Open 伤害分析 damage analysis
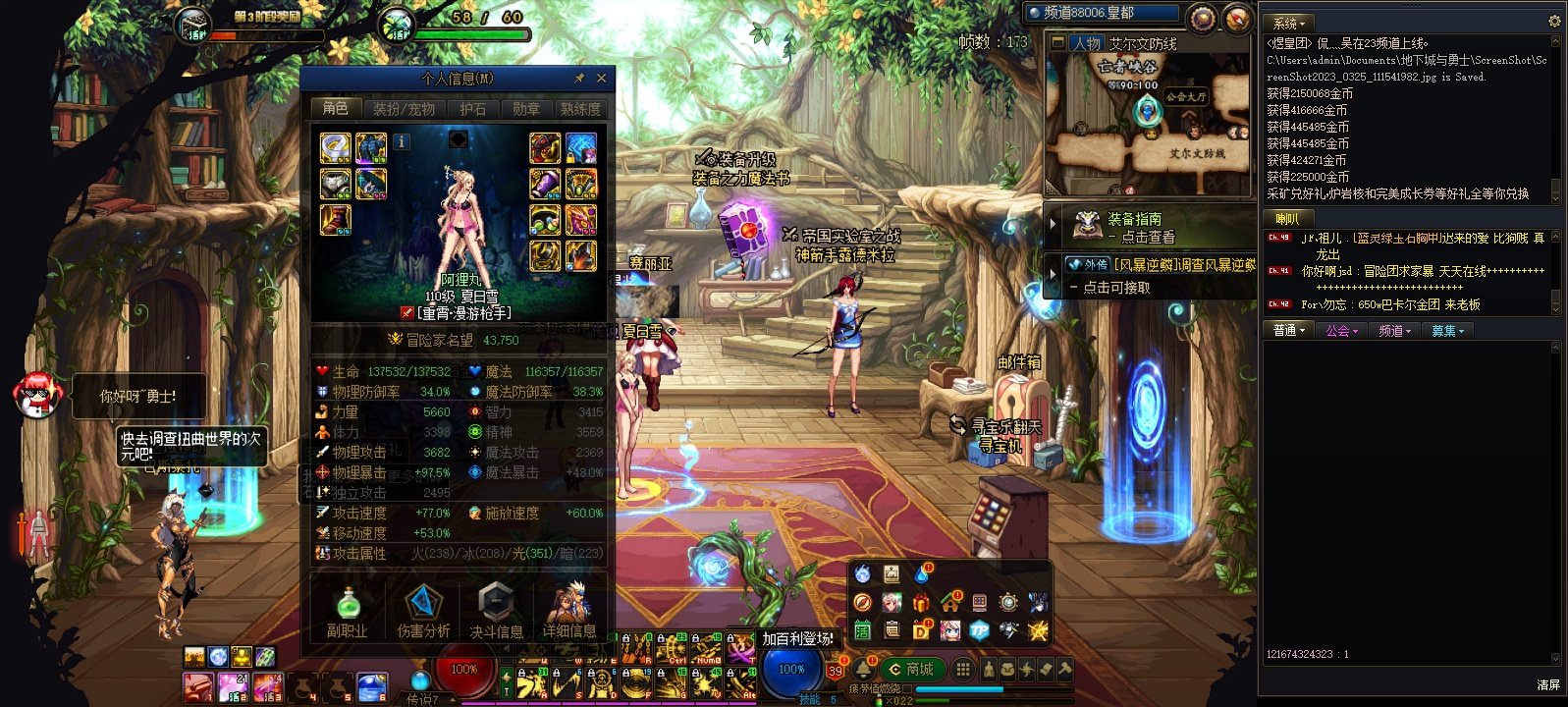The image size is (1568, 707). [423, 610]
